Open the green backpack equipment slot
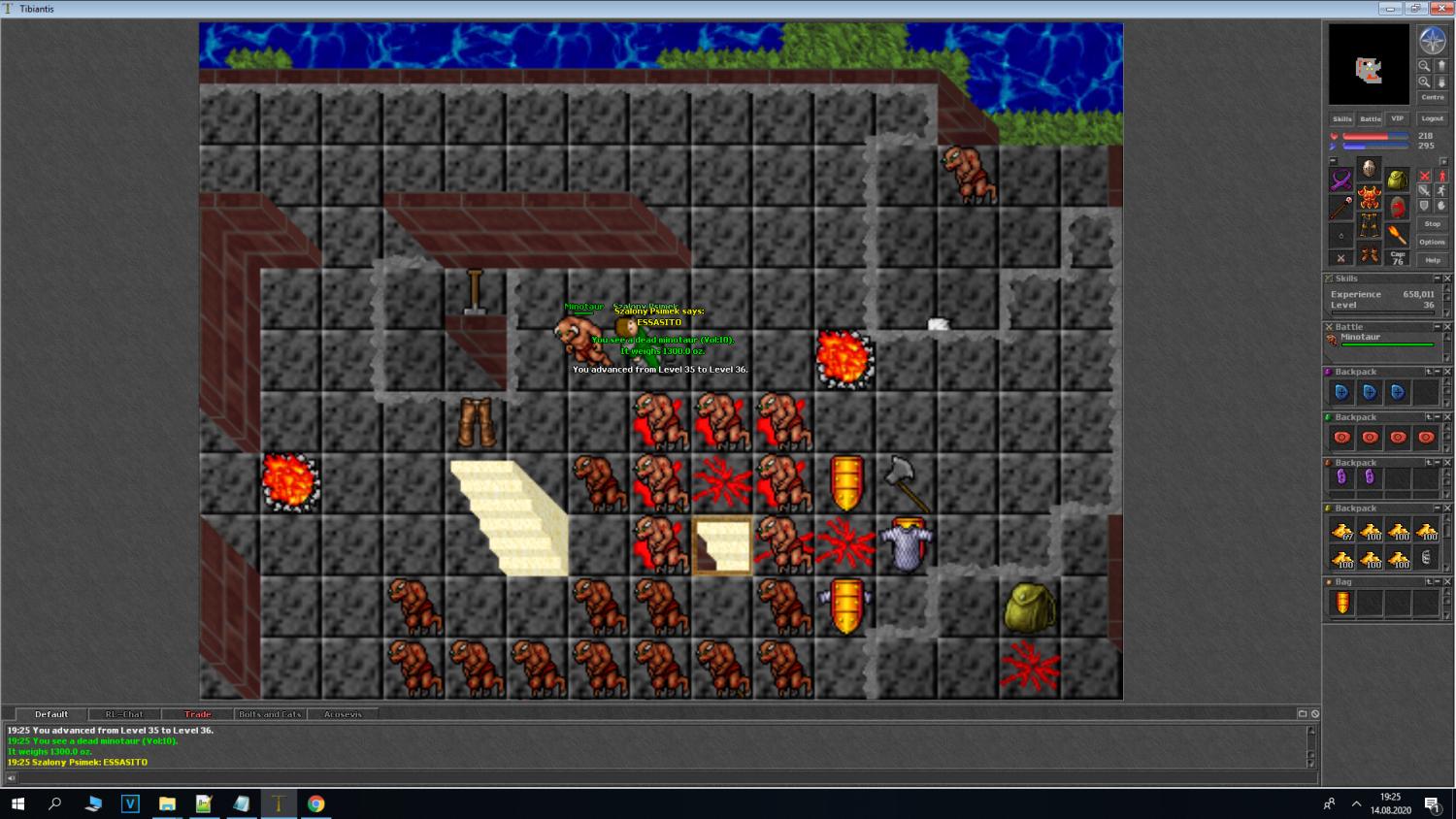Screen dimensions: 1456x819 pos(1397,180)
